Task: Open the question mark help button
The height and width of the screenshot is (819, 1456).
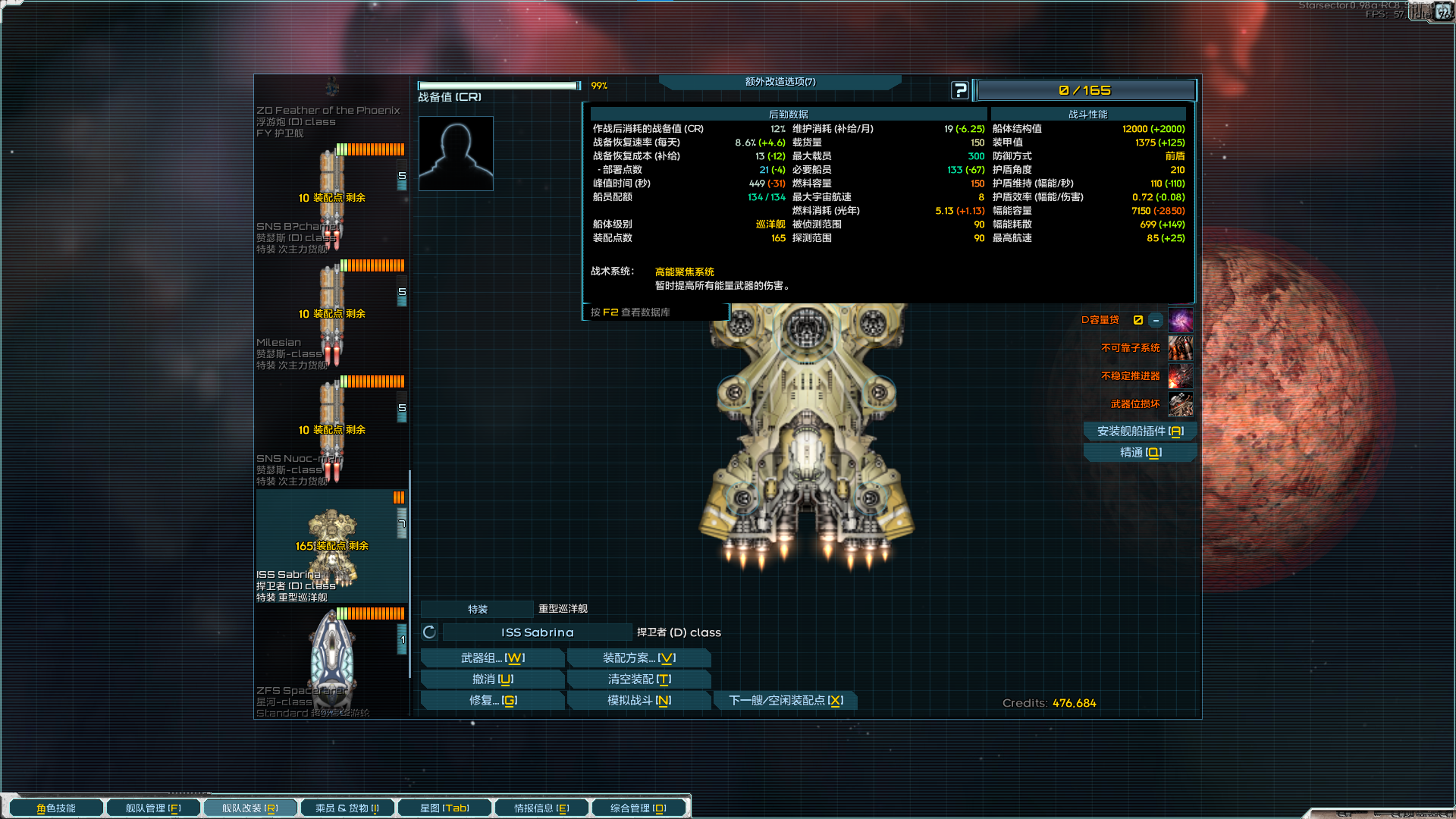Action: pyautogui.click(x=959, y=90)
